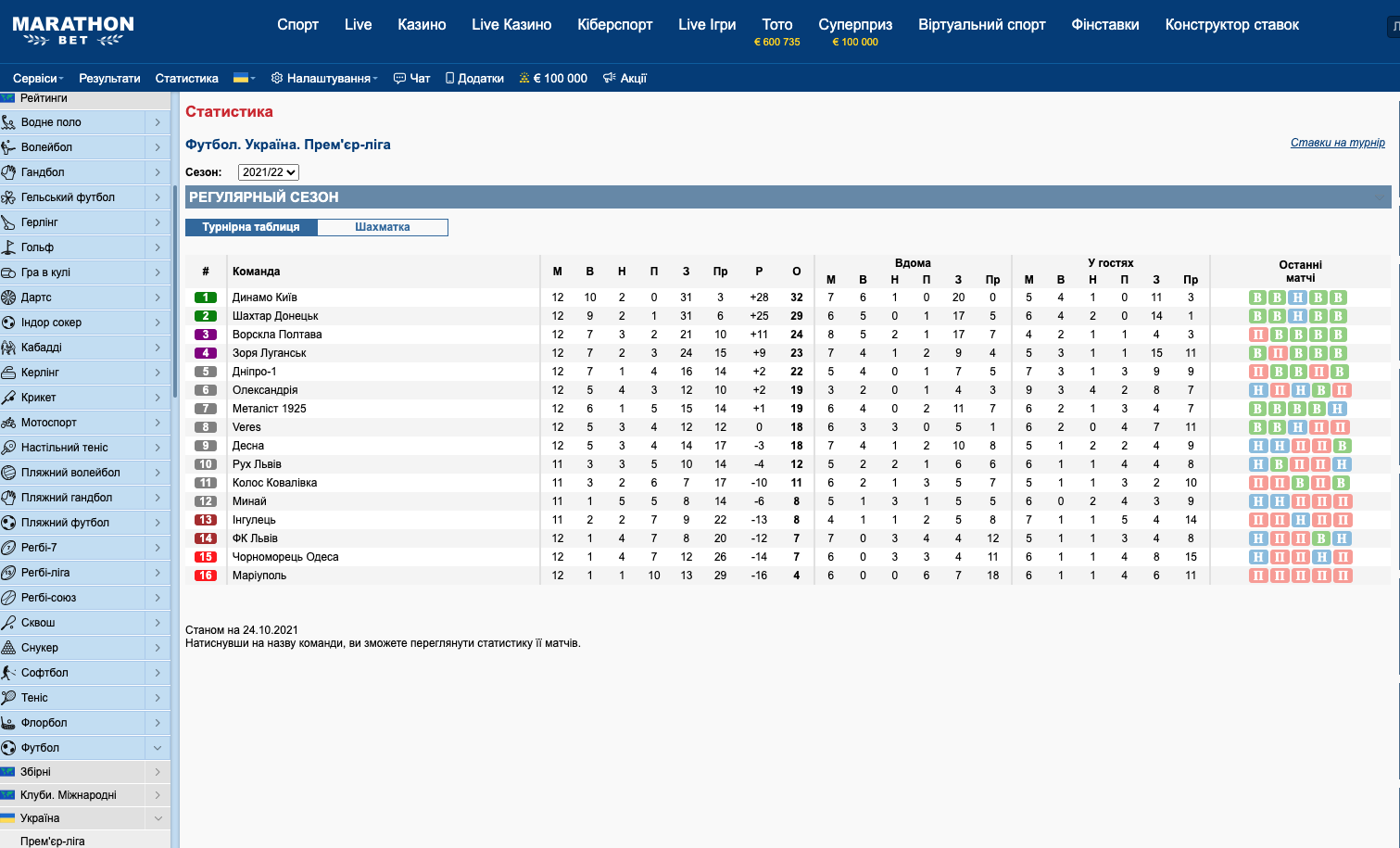Open Динамо Київ team statistics

tap(265, 297)
